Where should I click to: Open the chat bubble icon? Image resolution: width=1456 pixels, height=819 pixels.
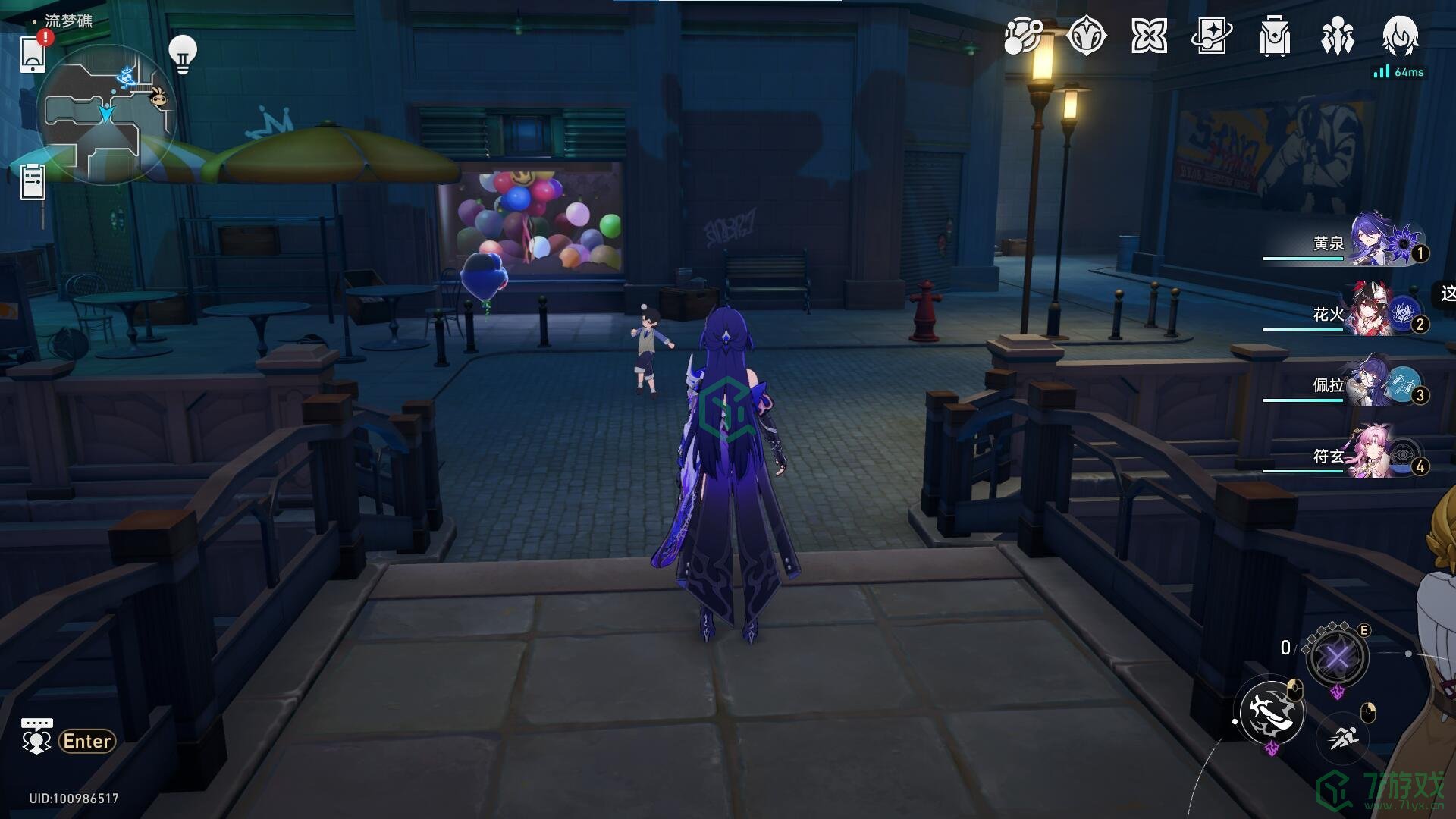tap(36, 737)
